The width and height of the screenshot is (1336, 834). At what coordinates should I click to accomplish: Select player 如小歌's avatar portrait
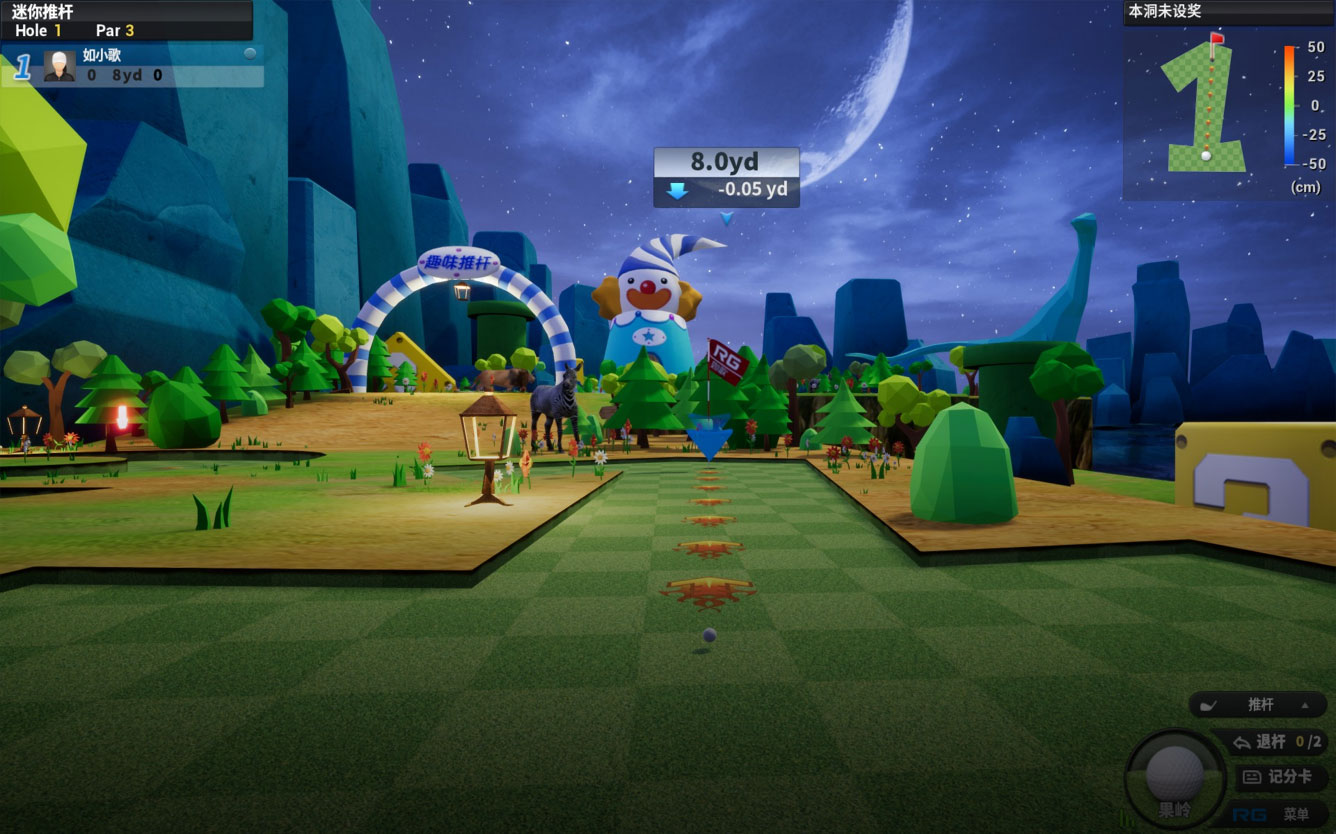60,66
